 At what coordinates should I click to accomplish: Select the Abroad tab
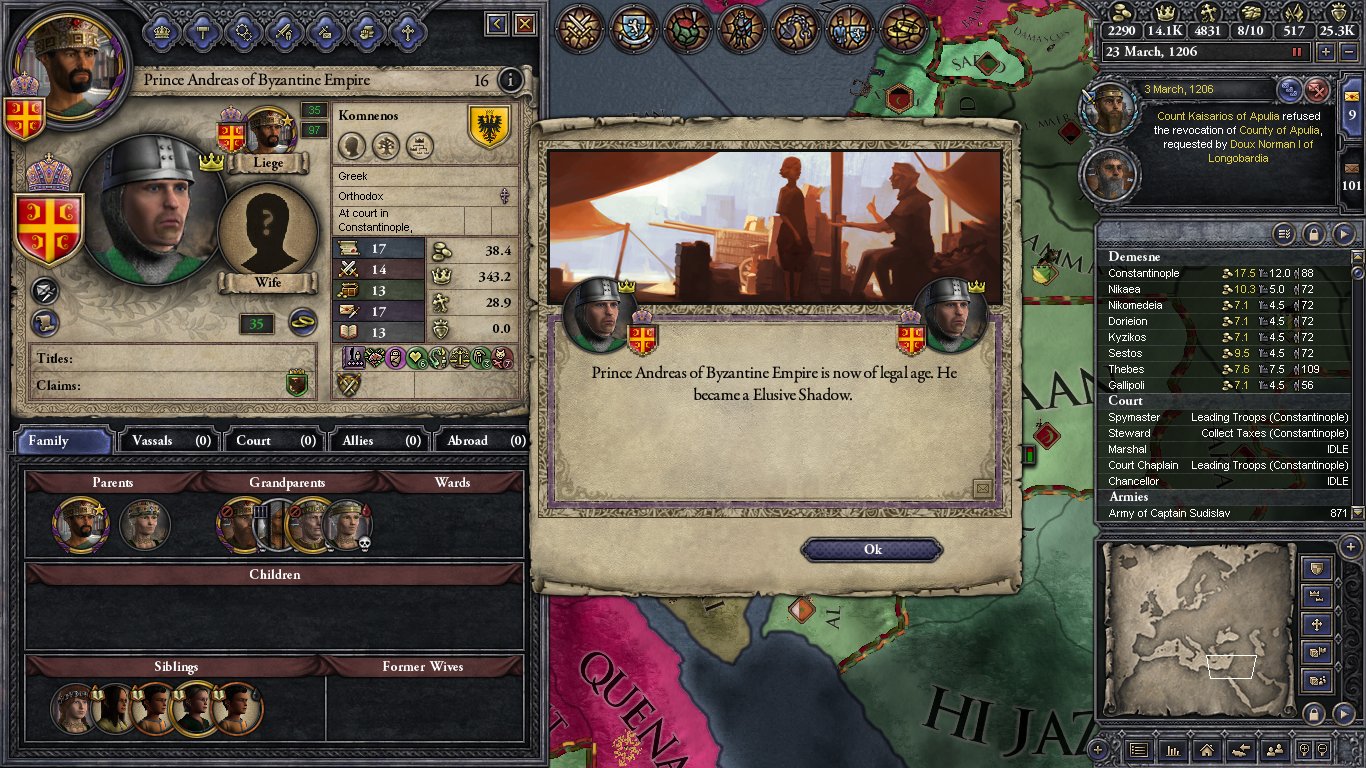[484, 440]
